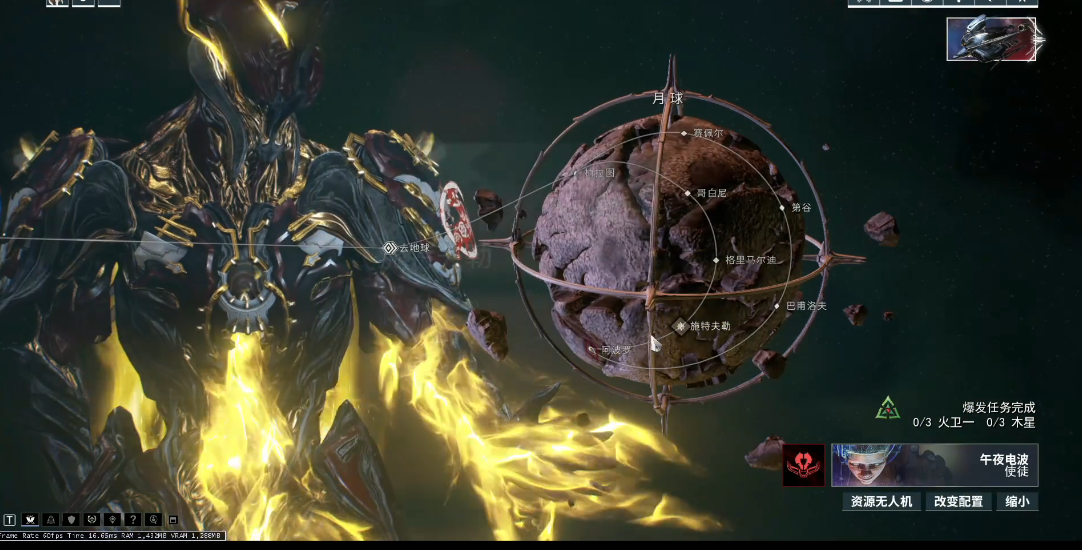Image resolution: width=1082 pixels, height=550 pixels.
Task: Select the 阿波罗 mission node
Action: click(x=597, y=350)
